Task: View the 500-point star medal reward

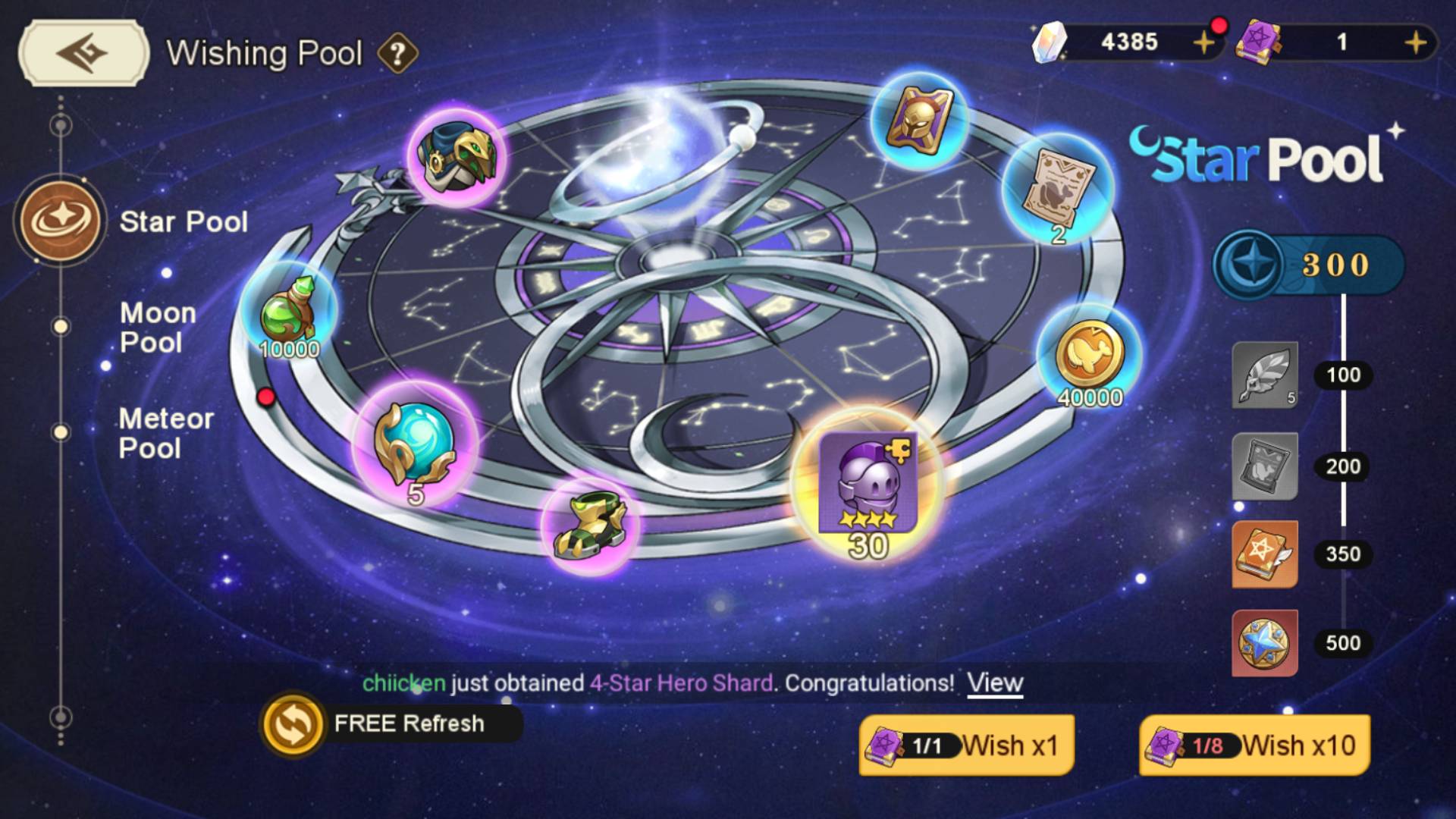Action: 1264,643
